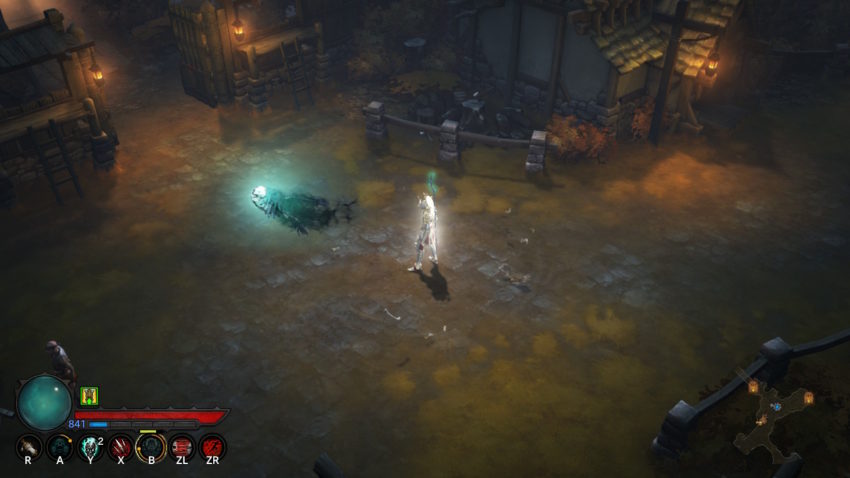Image resolution: width=850 pixels, height=478 pixels.
Task: Click the teal essence globe
Action: 45,402
